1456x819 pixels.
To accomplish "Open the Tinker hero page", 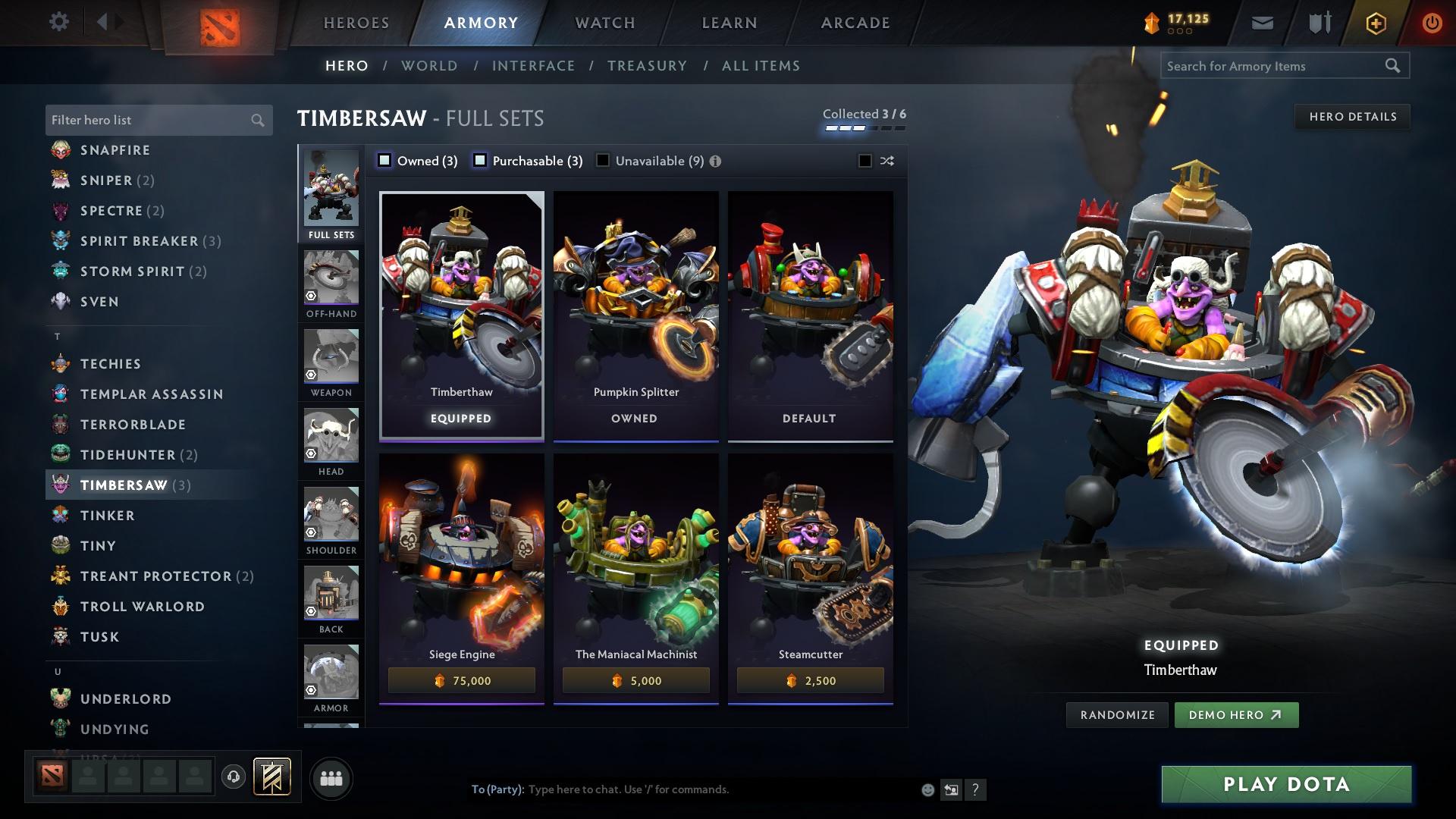I will [x=106, y=515].
